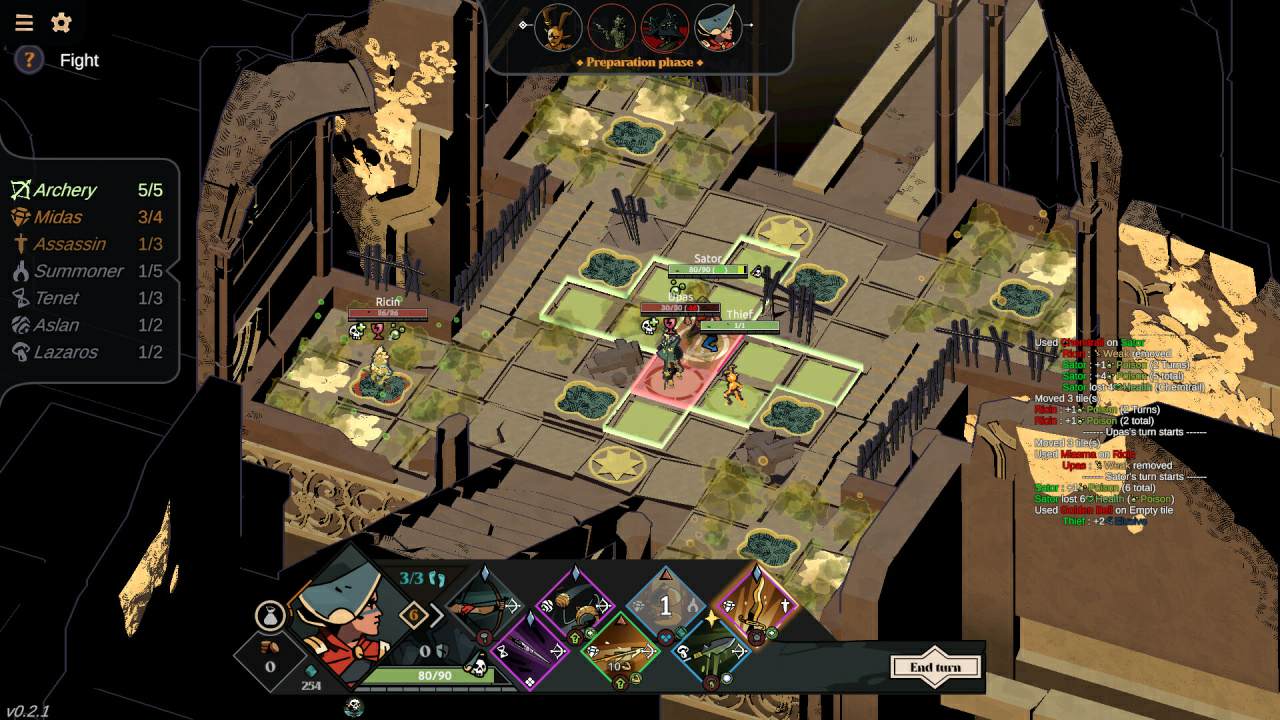Click the ability on cooldown showing 1
Viewport: 1280px width, 720px height.
(667, 605)
